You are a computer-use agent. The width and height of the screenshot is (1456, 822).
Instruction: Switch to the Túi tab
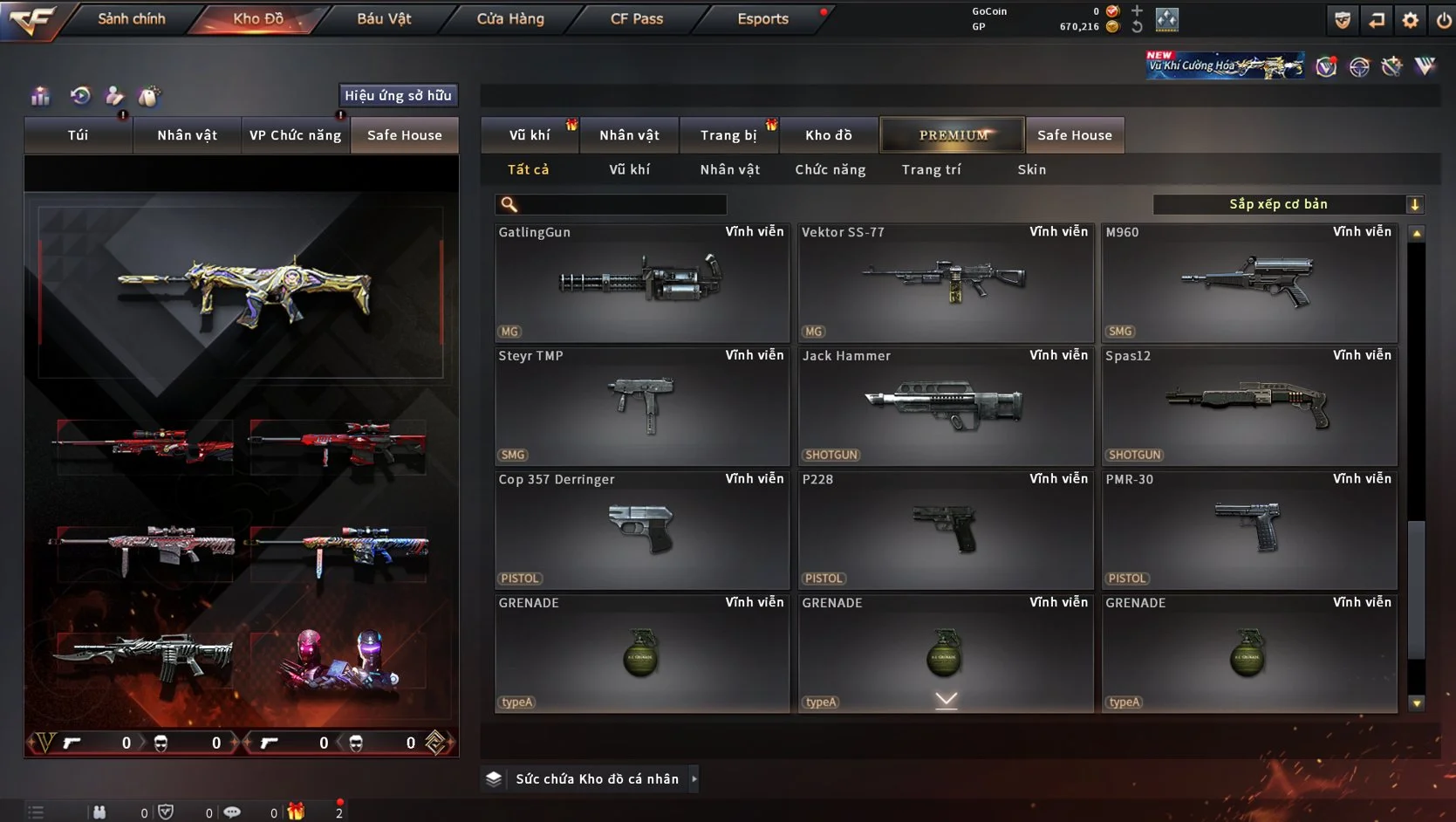[78, 135]
